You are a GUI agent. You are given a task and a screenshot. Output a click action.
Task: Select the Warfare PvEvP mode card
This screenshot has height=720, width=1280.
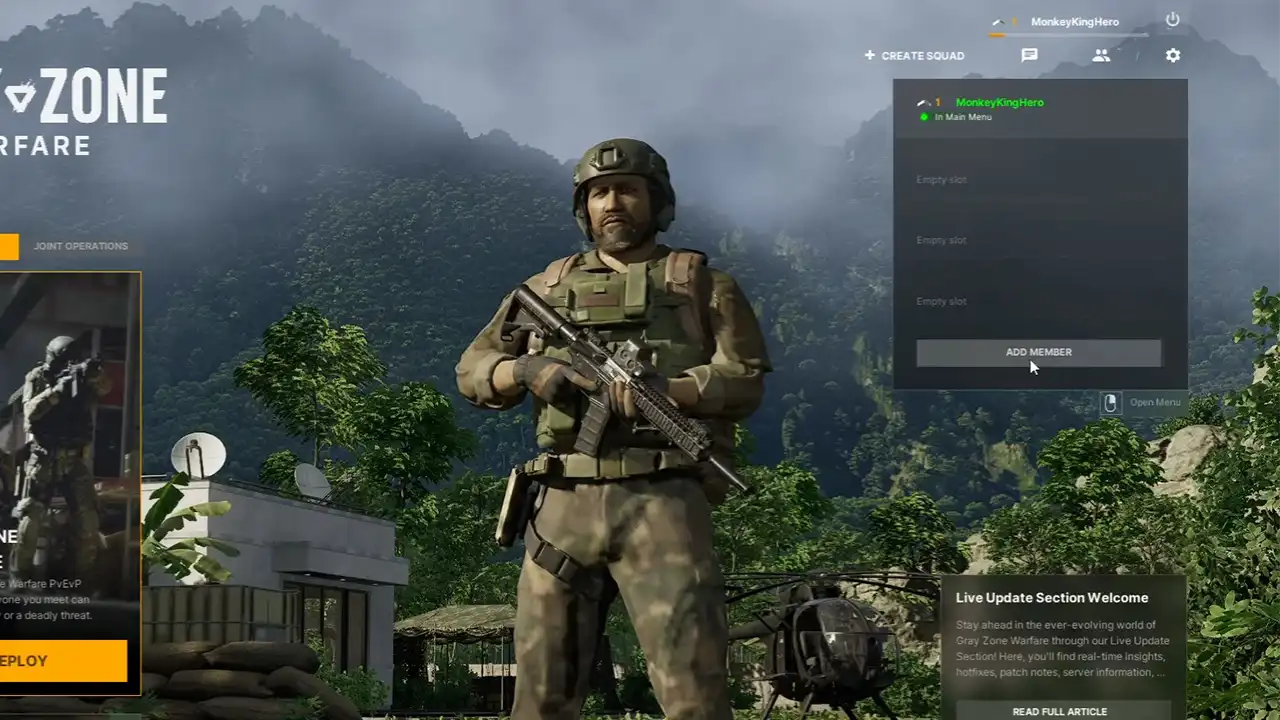click(69, 450)
